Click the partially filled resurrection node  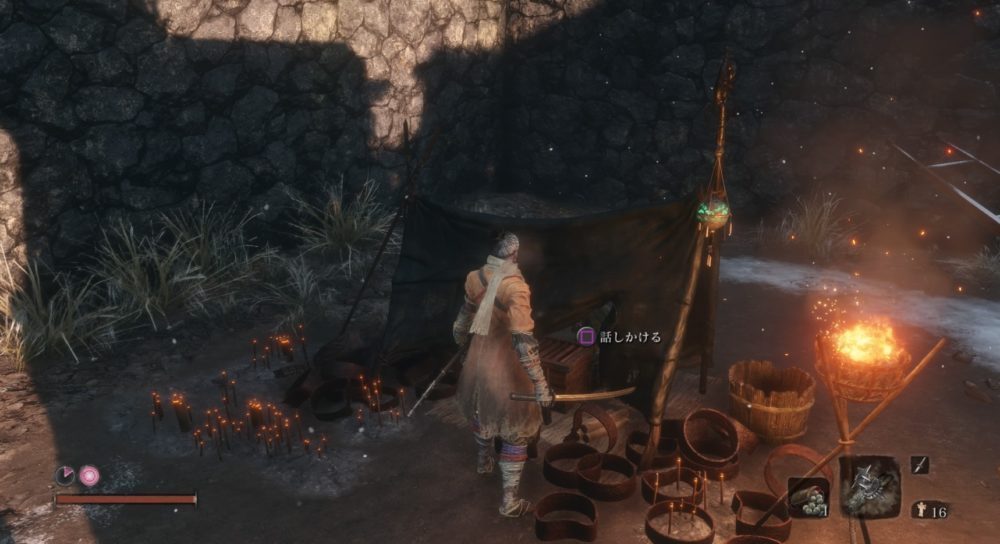tap(65, 475)
